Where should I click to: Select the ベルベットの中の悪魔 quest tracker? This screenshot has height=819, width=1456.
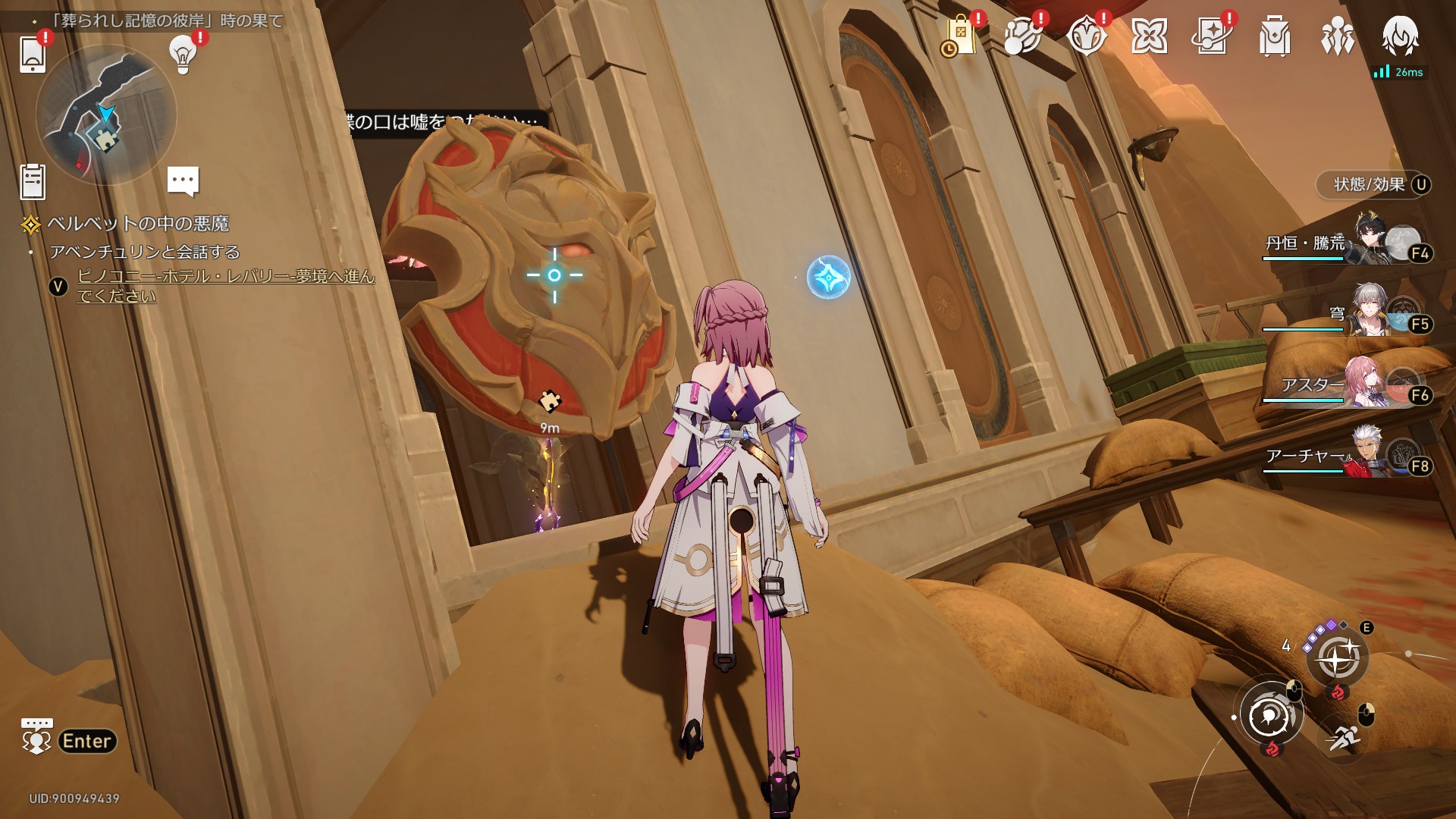[x=137, y=224]
